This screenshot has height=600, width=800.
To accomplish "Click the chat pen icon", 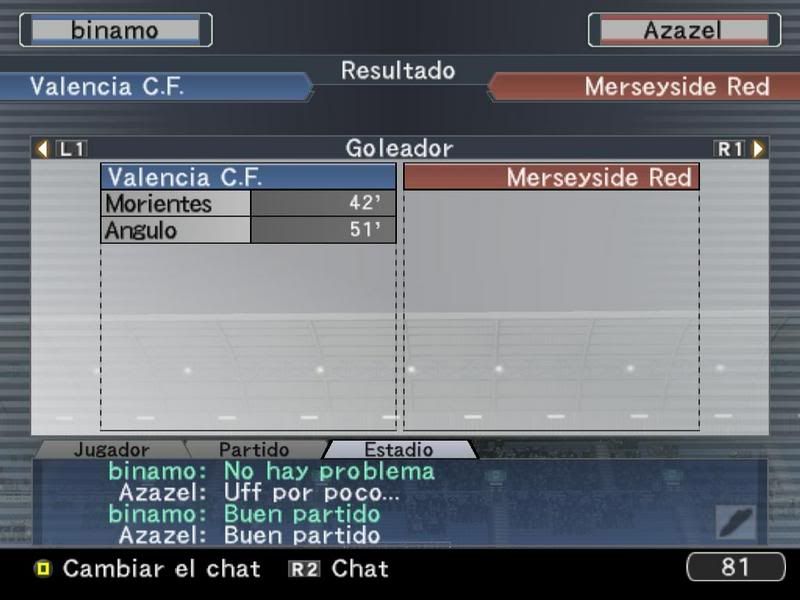I will [x=735, y=521].
